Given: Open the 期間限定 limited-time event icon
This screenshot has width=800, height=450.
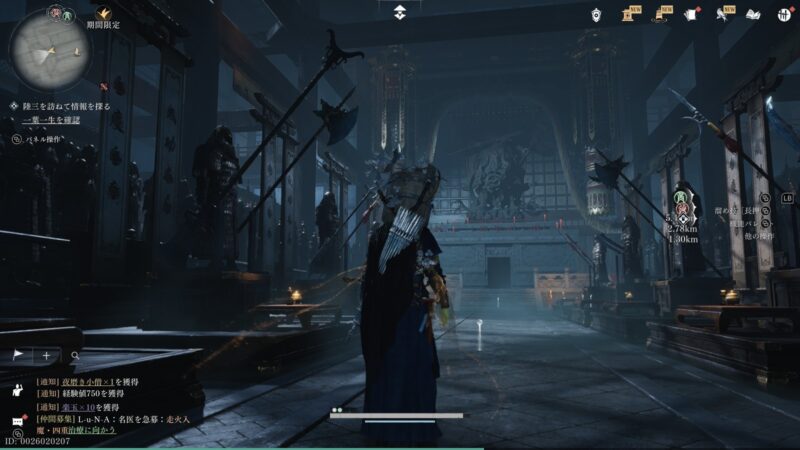Looking at the screenshot, I should 103,16.
